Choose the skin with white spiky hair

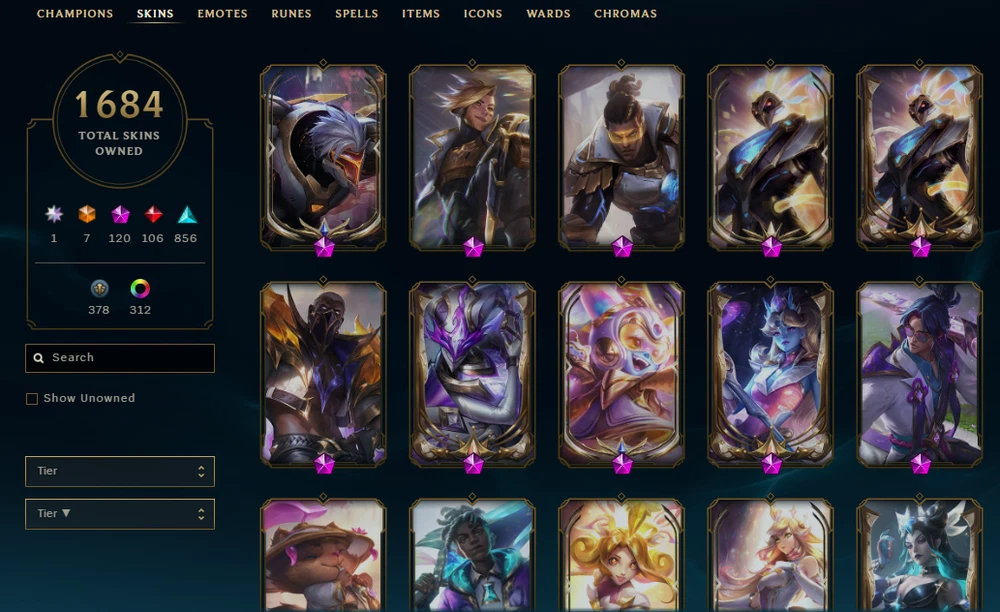click(323, 157)
